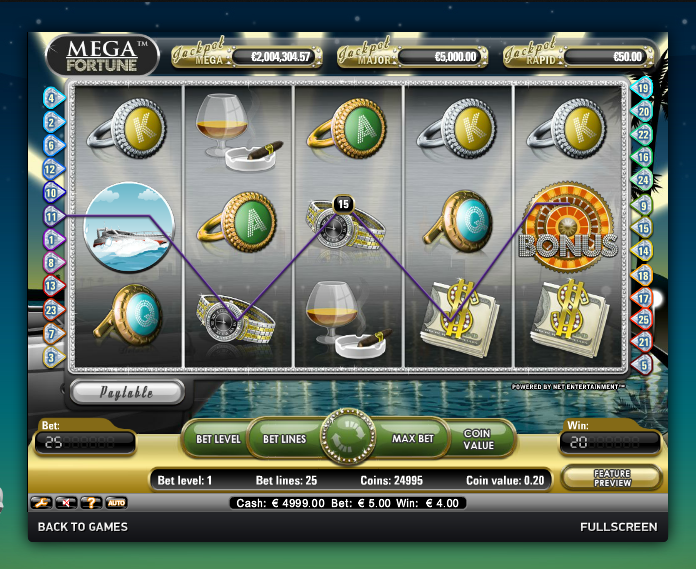Choose bet line marker 23

(x=52, y=310)
